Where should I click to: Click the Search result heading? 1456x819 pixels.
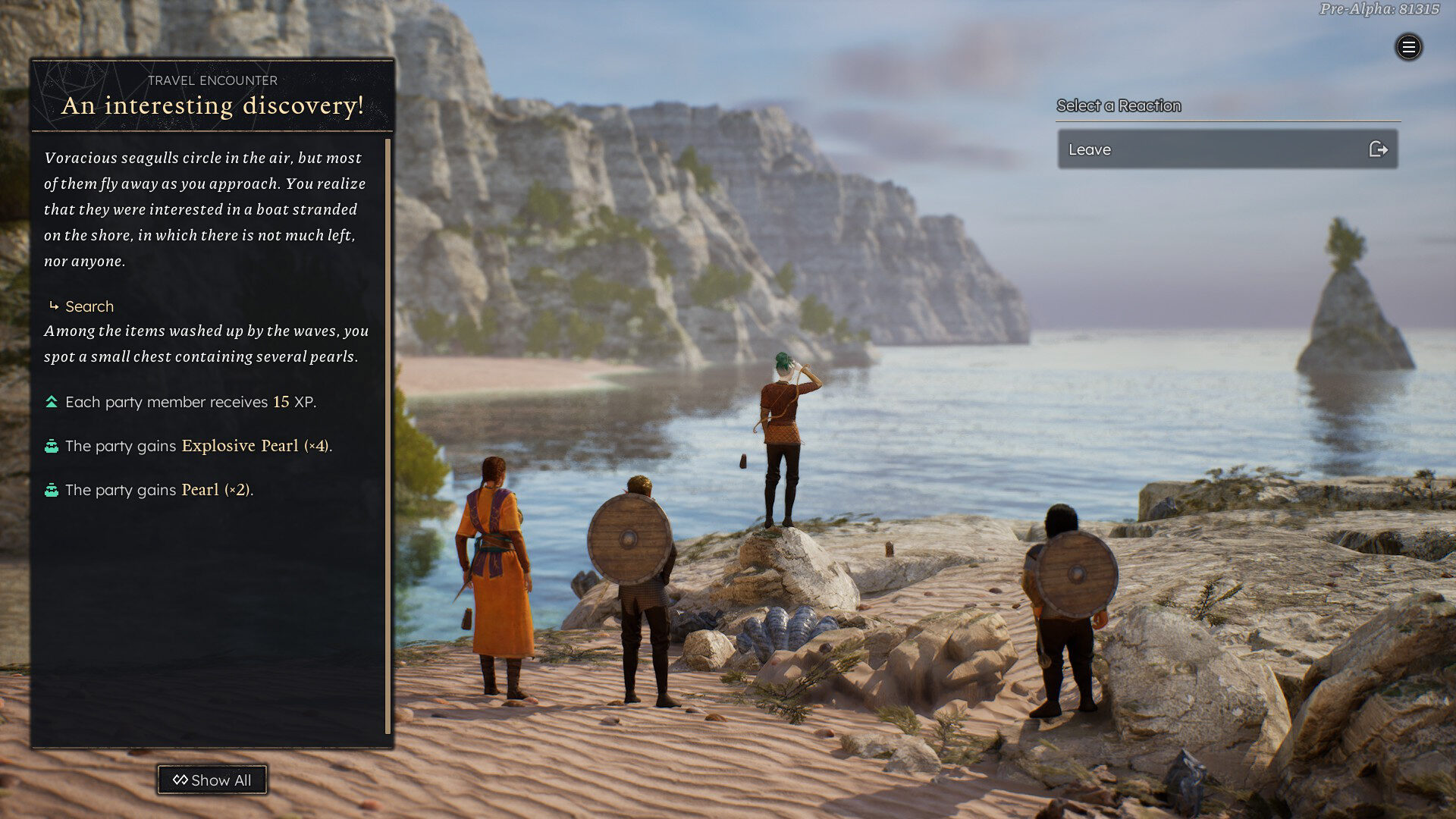(x=89, y=306)
